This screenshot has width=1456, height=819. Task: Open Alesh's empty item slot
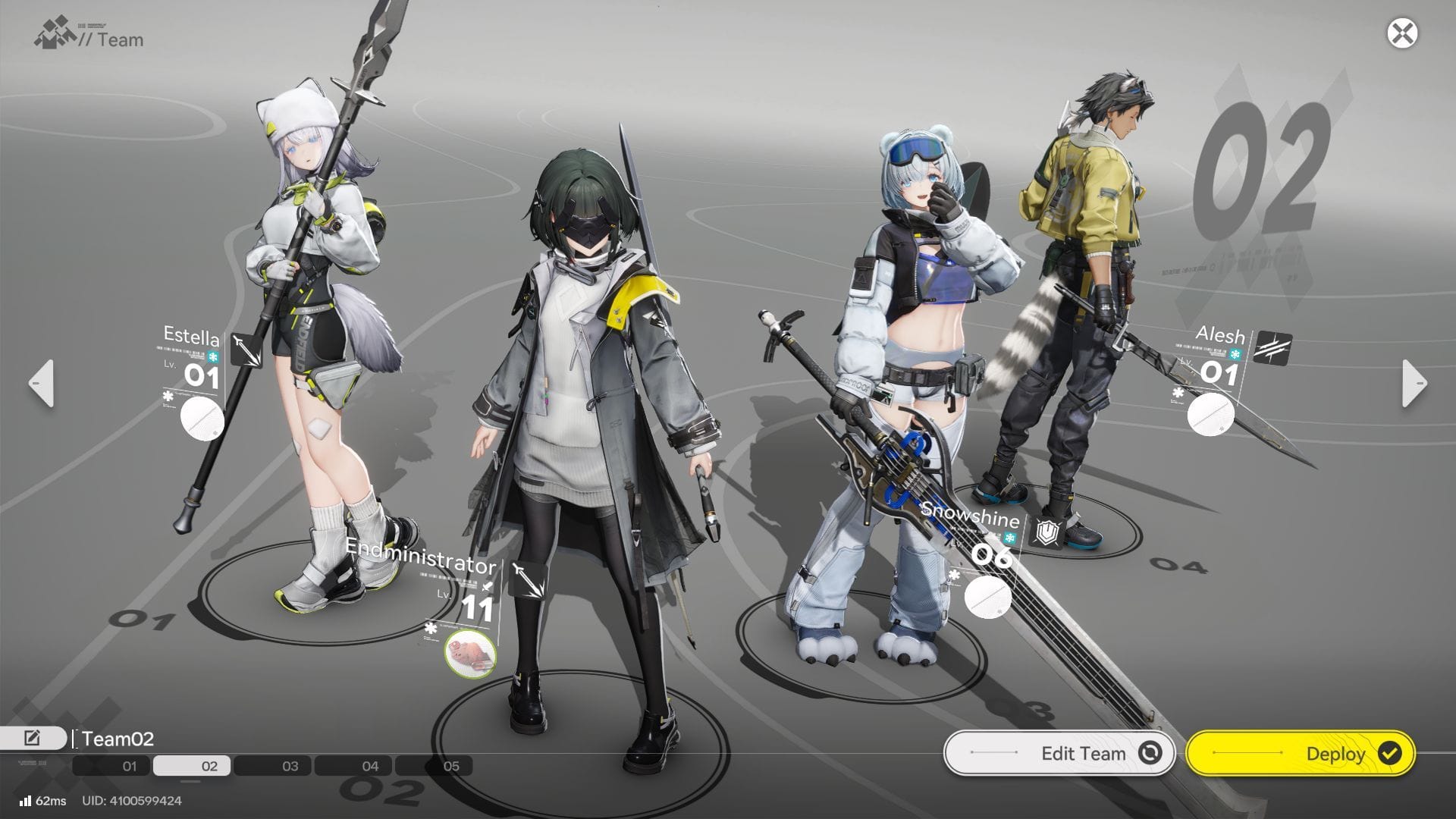point(1210,414)
